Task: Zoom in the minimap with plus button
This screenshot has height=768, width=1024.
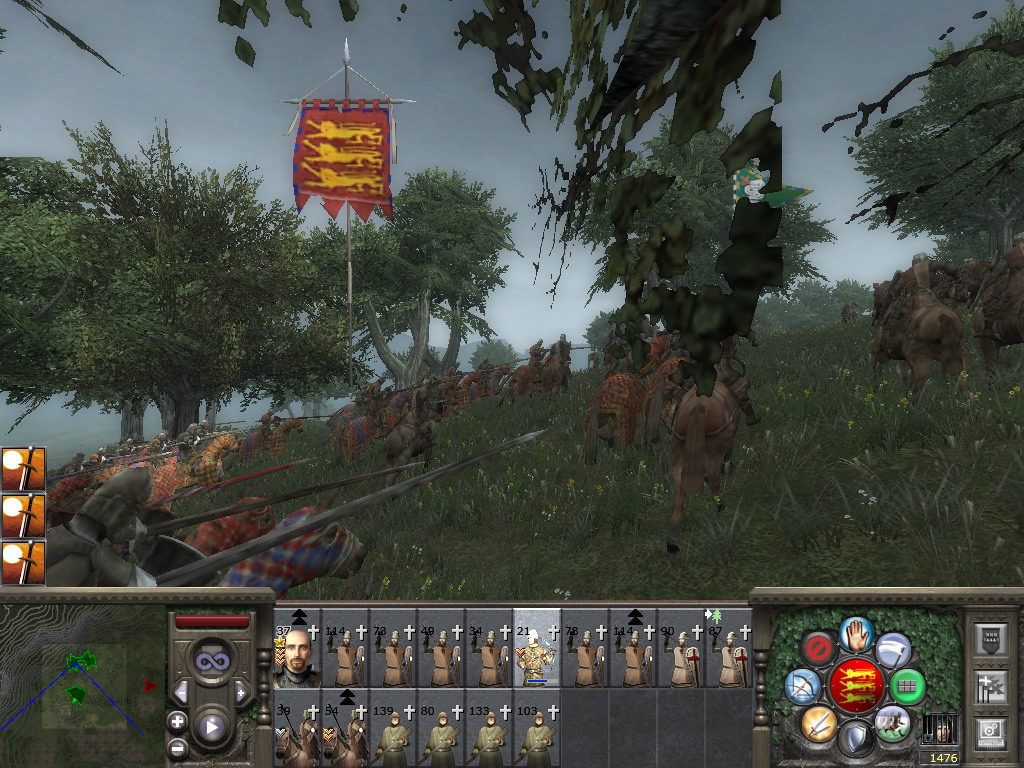Action: [177, 720]
